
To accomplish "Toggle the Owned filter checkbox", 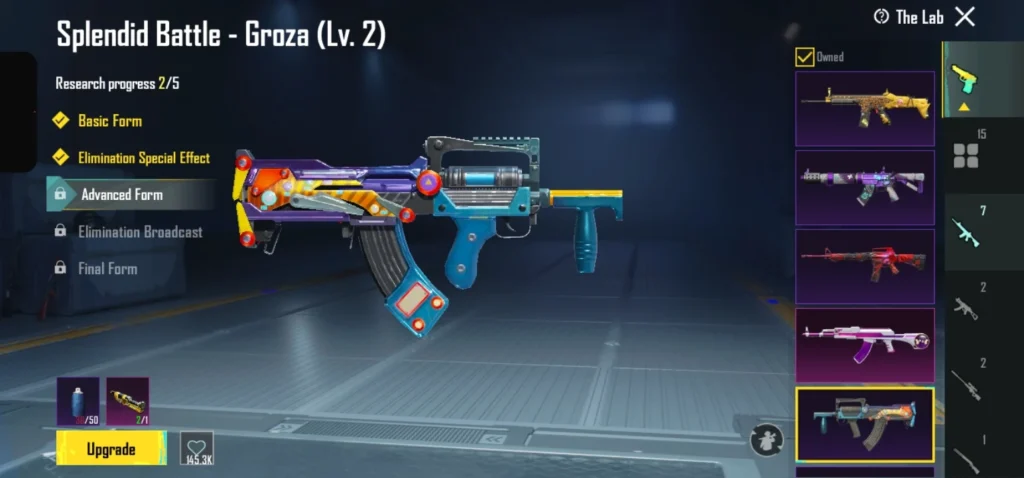I will point(804,57).
